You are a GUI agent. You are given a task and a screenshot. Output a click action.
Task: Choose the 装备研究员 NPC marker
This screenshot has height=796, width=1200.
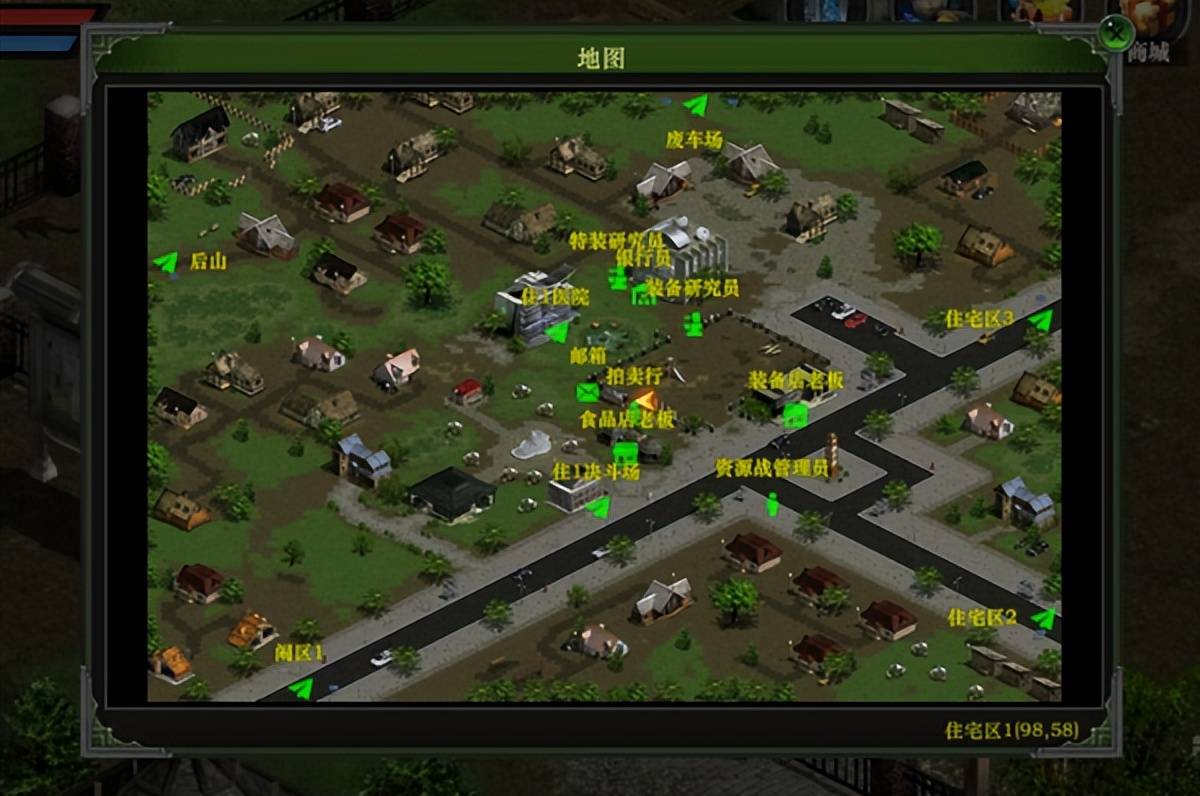pyautogui.click(x=693, y=324)
